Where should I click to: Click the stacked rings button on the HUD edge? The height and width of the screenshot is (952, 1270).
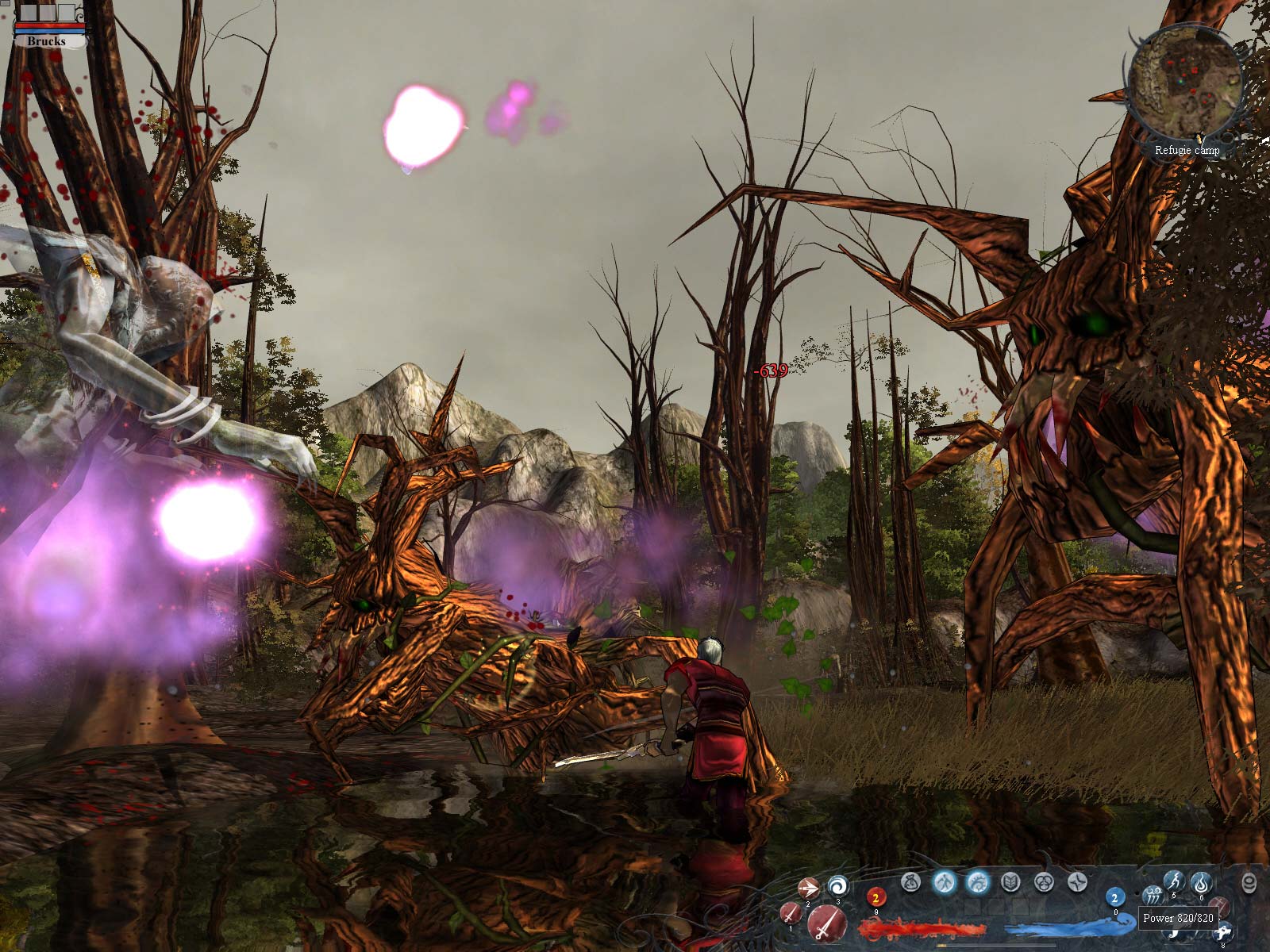coord(1249,883)
